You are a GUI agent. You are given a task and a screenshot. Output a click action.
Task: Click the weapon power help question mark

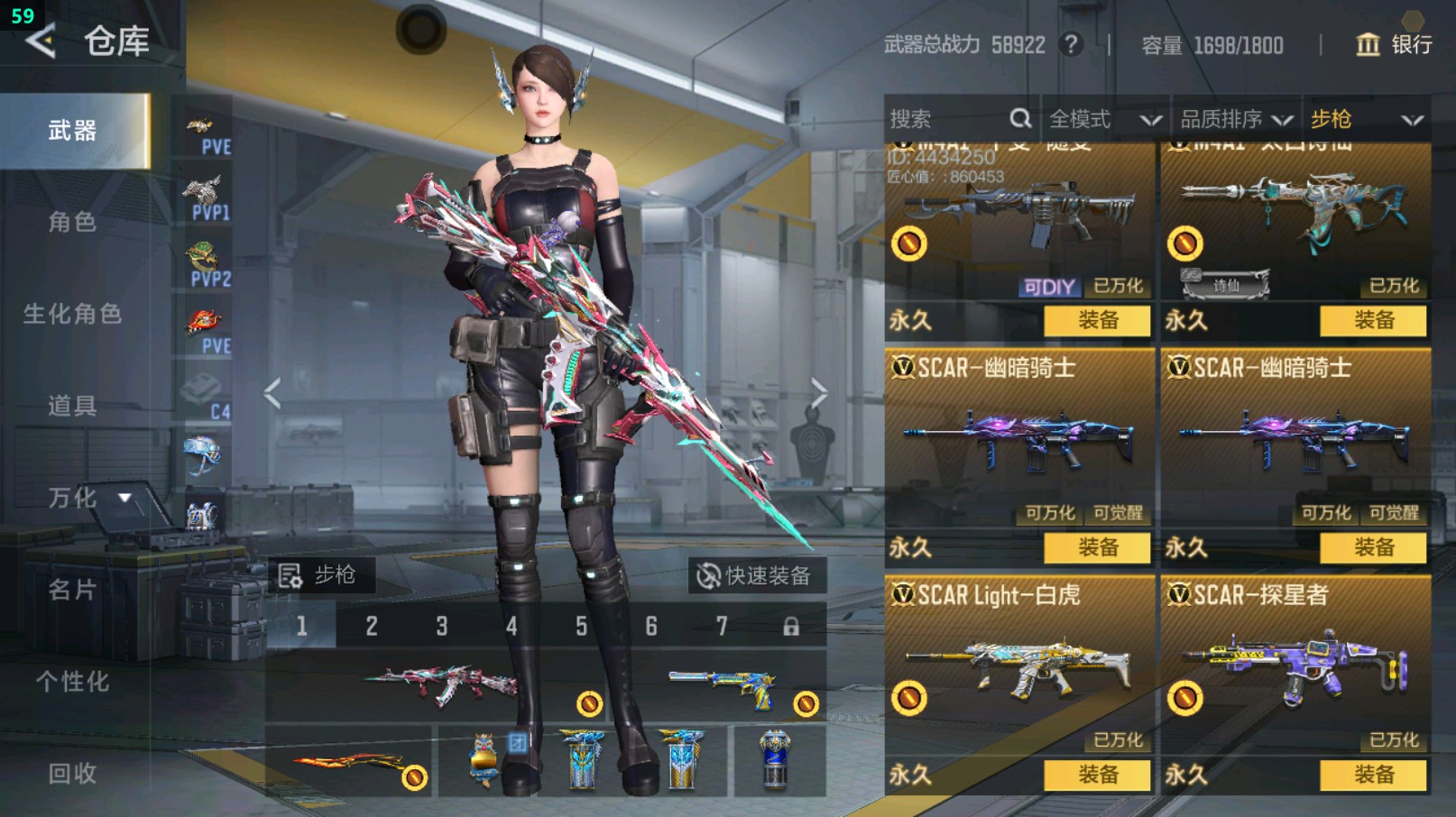pos(1071,44)
